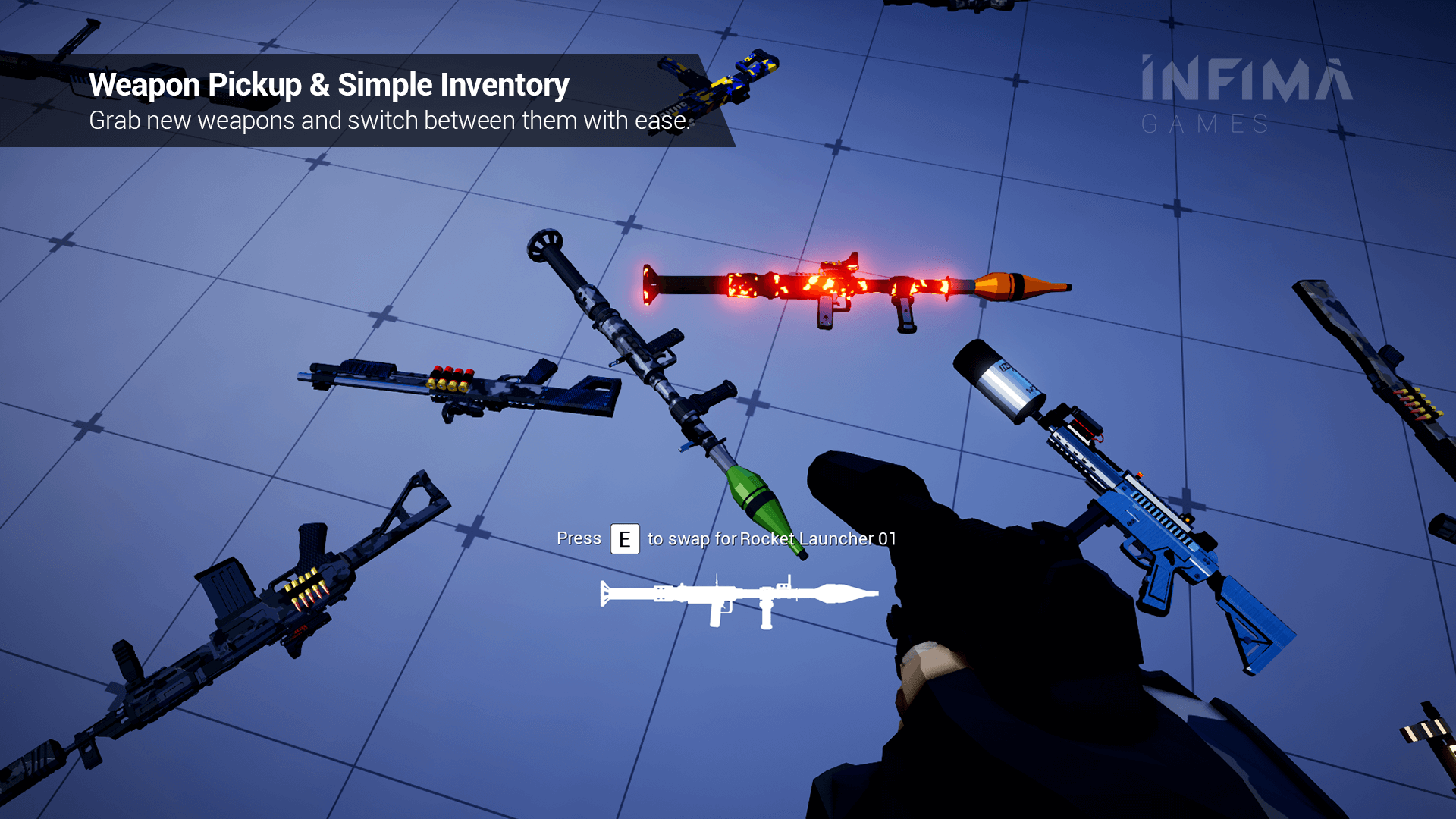Click the white rocket launcher silhouette icon
Image resolution: width=1456 pixels, height=819 pixels.
tap(739, 597)
